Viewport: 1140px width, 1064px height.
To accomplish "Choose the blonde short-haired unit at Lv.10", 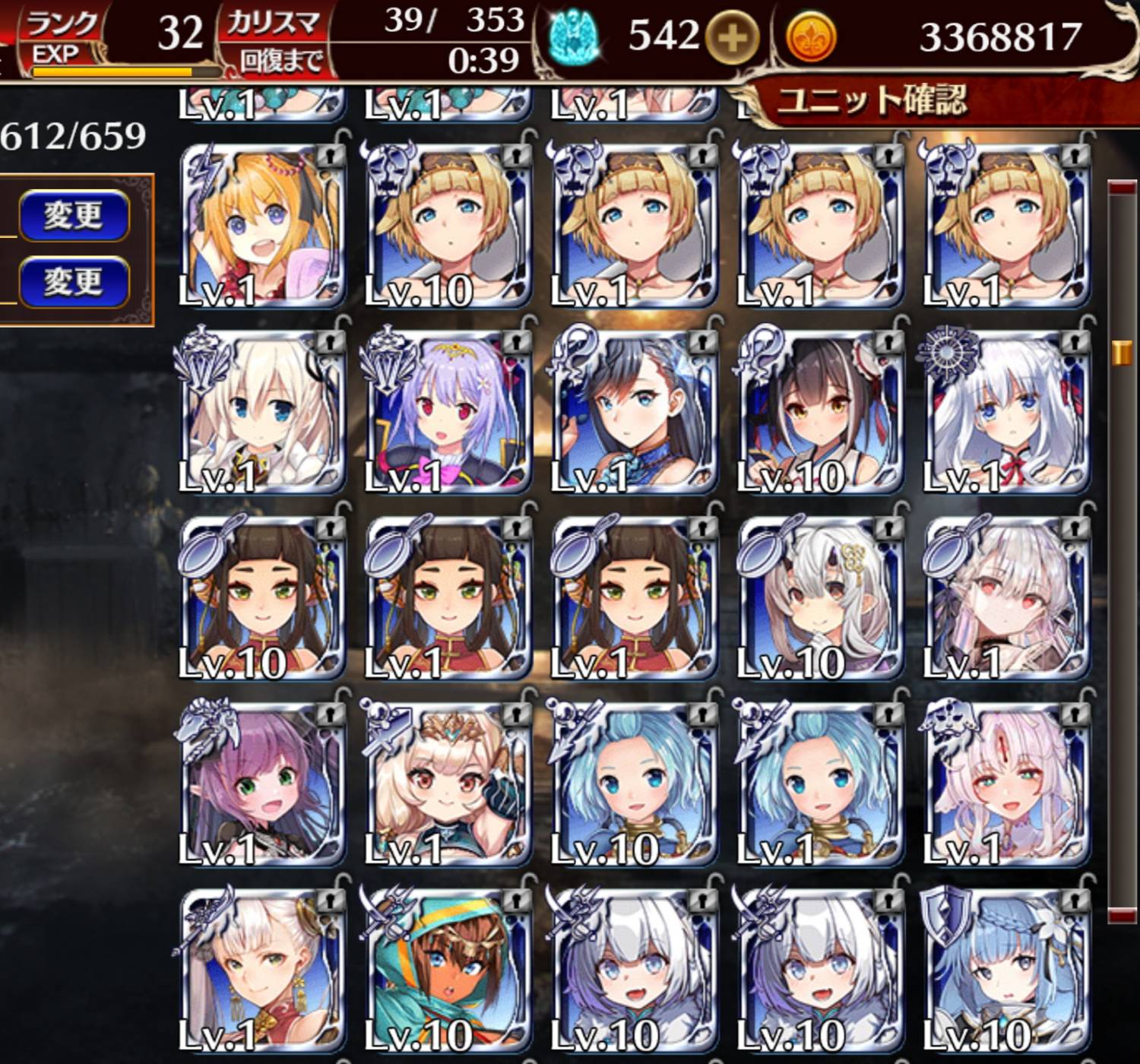I will tap(448, 226).
